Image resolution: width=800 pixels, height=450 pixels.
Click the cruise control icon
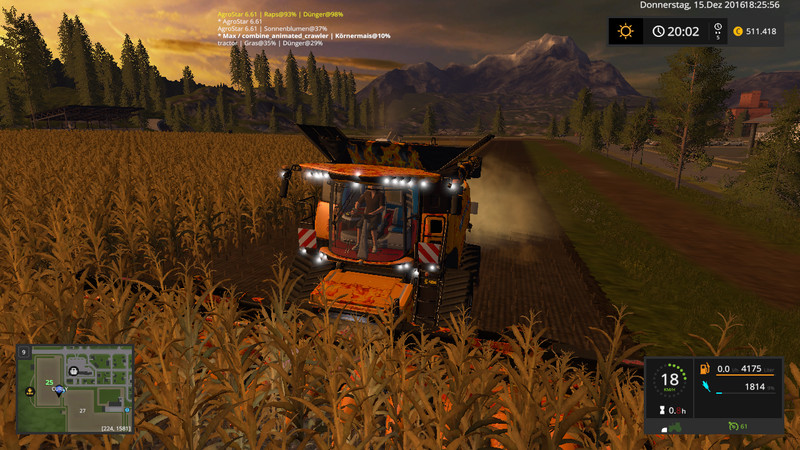[734, 427]
